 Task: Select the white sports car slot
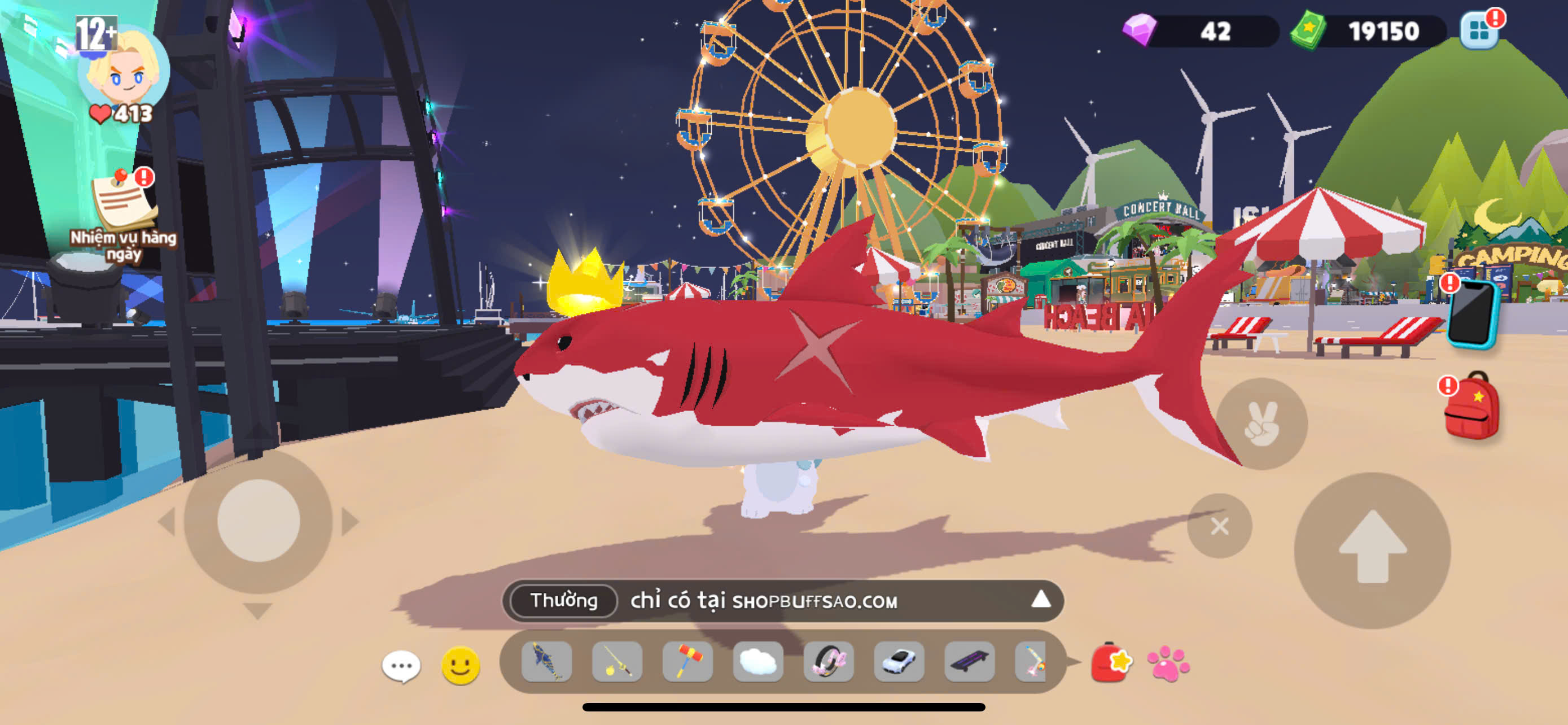[899, 662]
